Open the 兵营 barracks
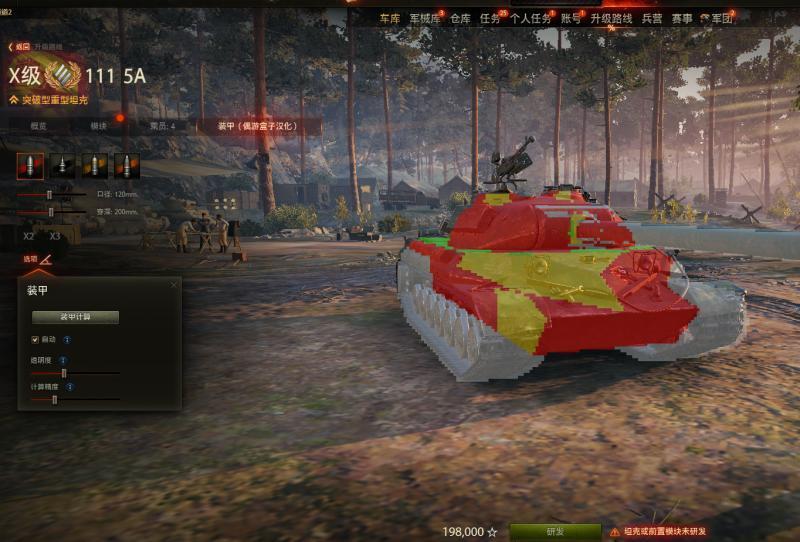 (x=651, y=19)
